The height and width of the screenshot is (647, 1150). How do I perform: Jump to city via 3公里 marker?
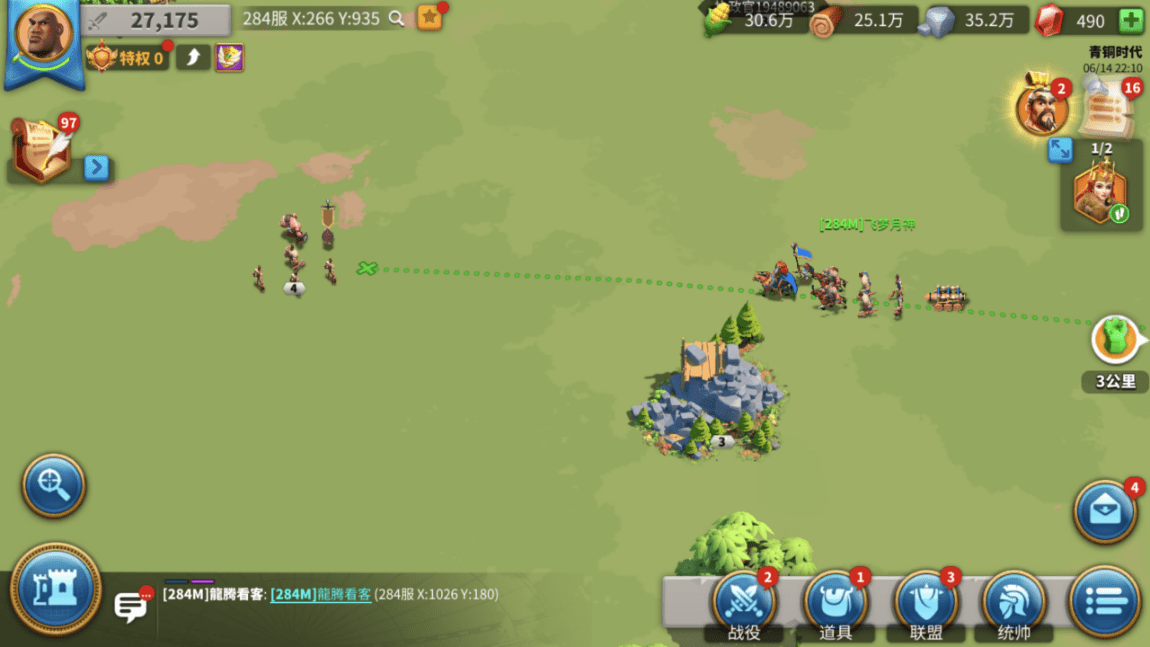1116,342
